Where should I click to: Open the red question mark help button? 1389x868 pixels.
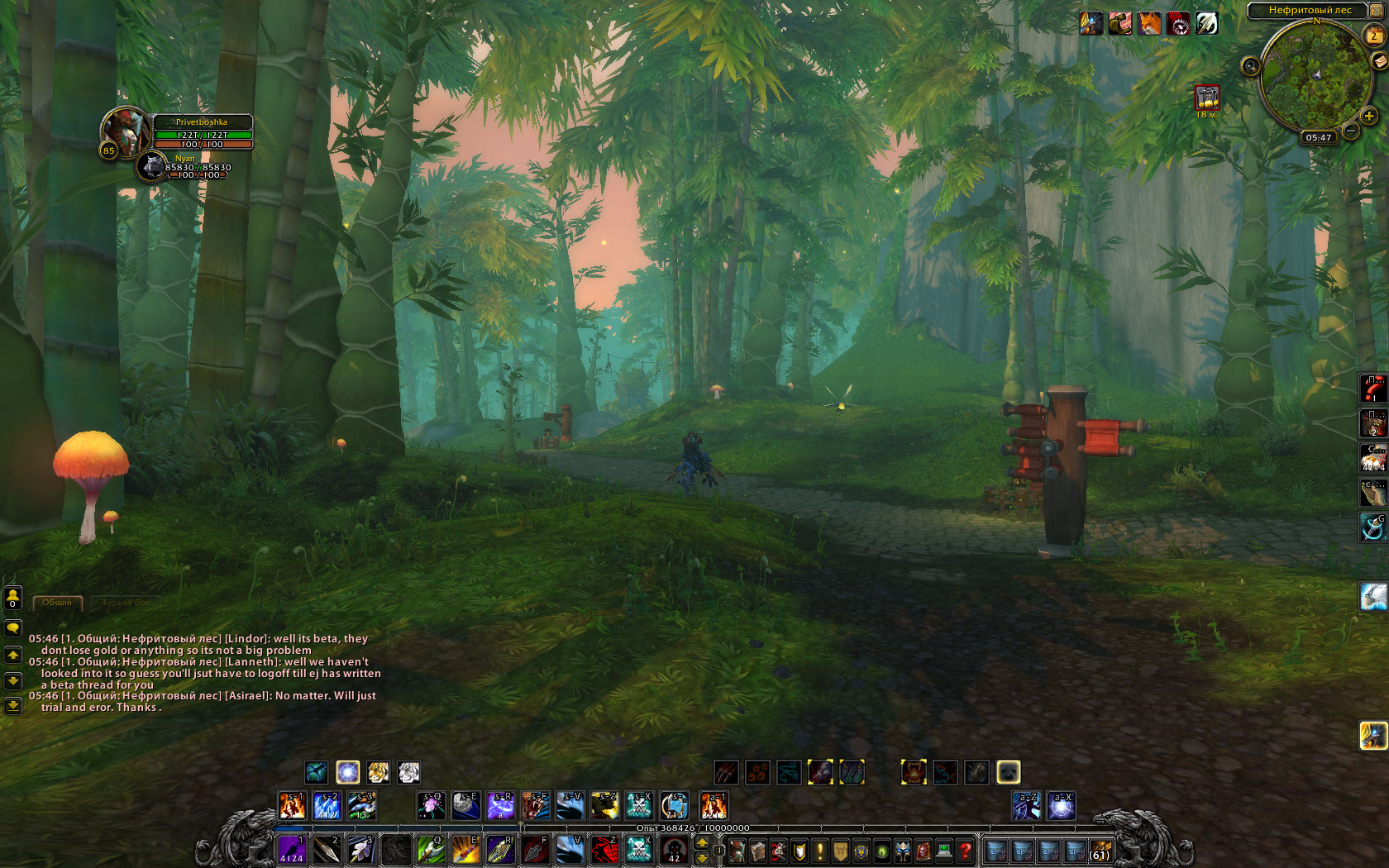(965, 850)
